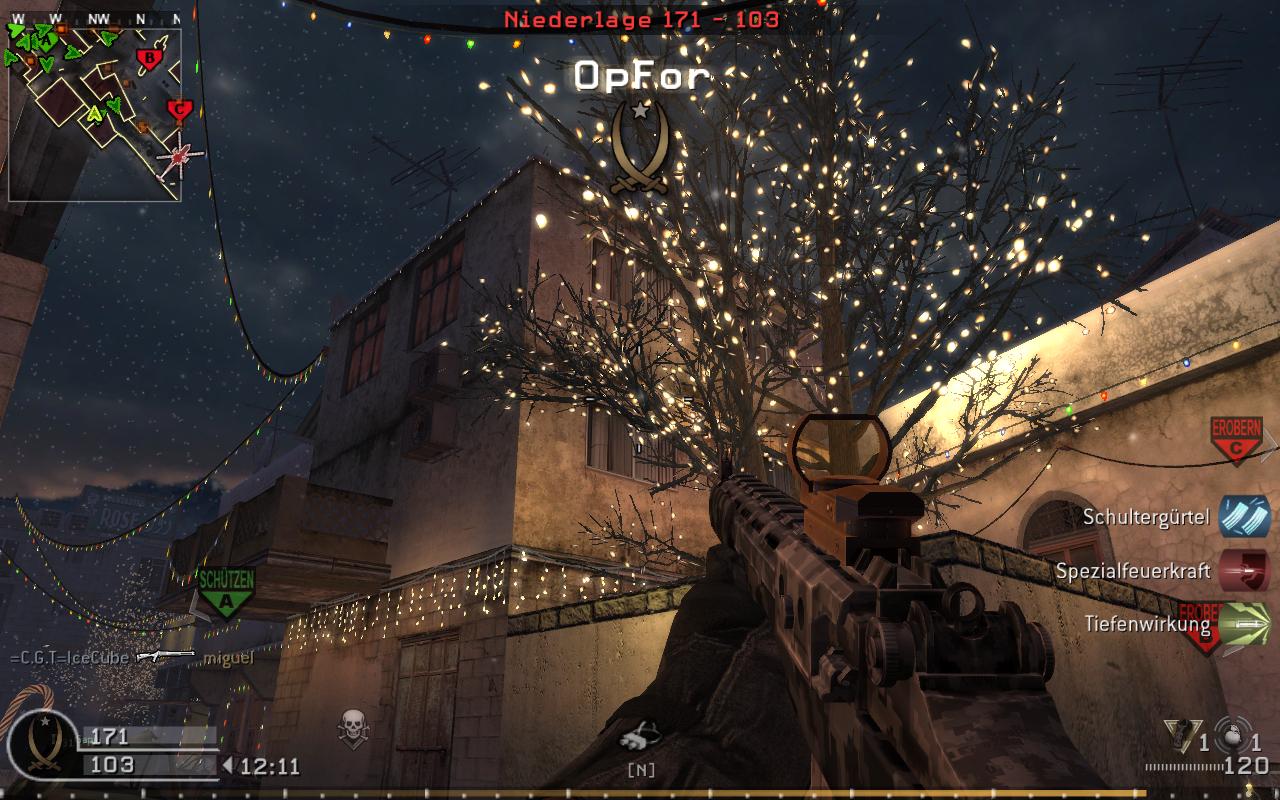Select the B flag marker on minimap
Viewport: 1280px width, 800px height.
tap(149, 58)
